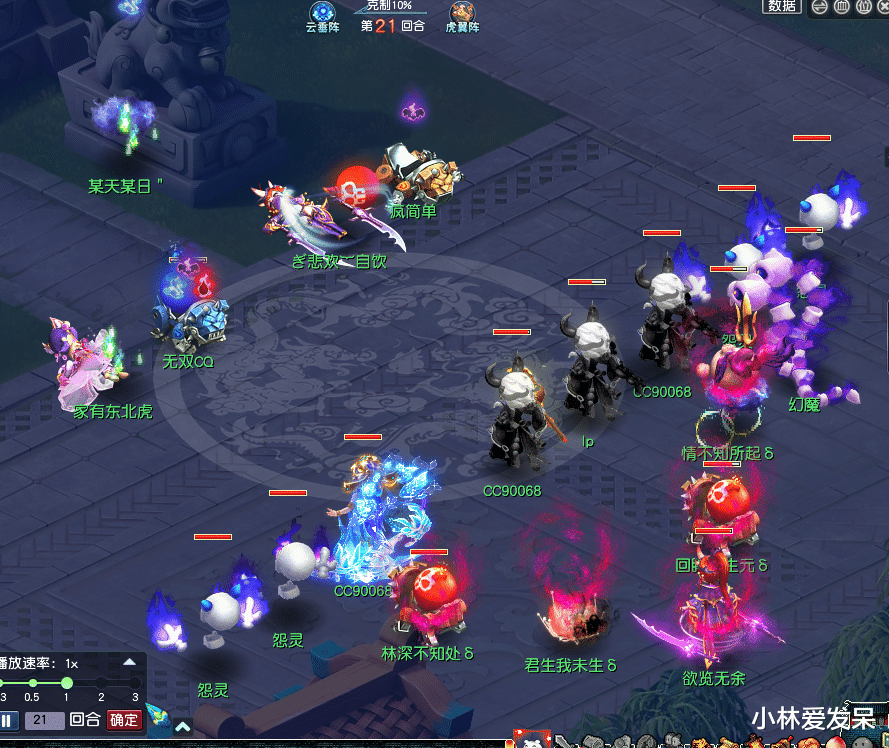Close the battle replay with X button

tap(882, 7)
